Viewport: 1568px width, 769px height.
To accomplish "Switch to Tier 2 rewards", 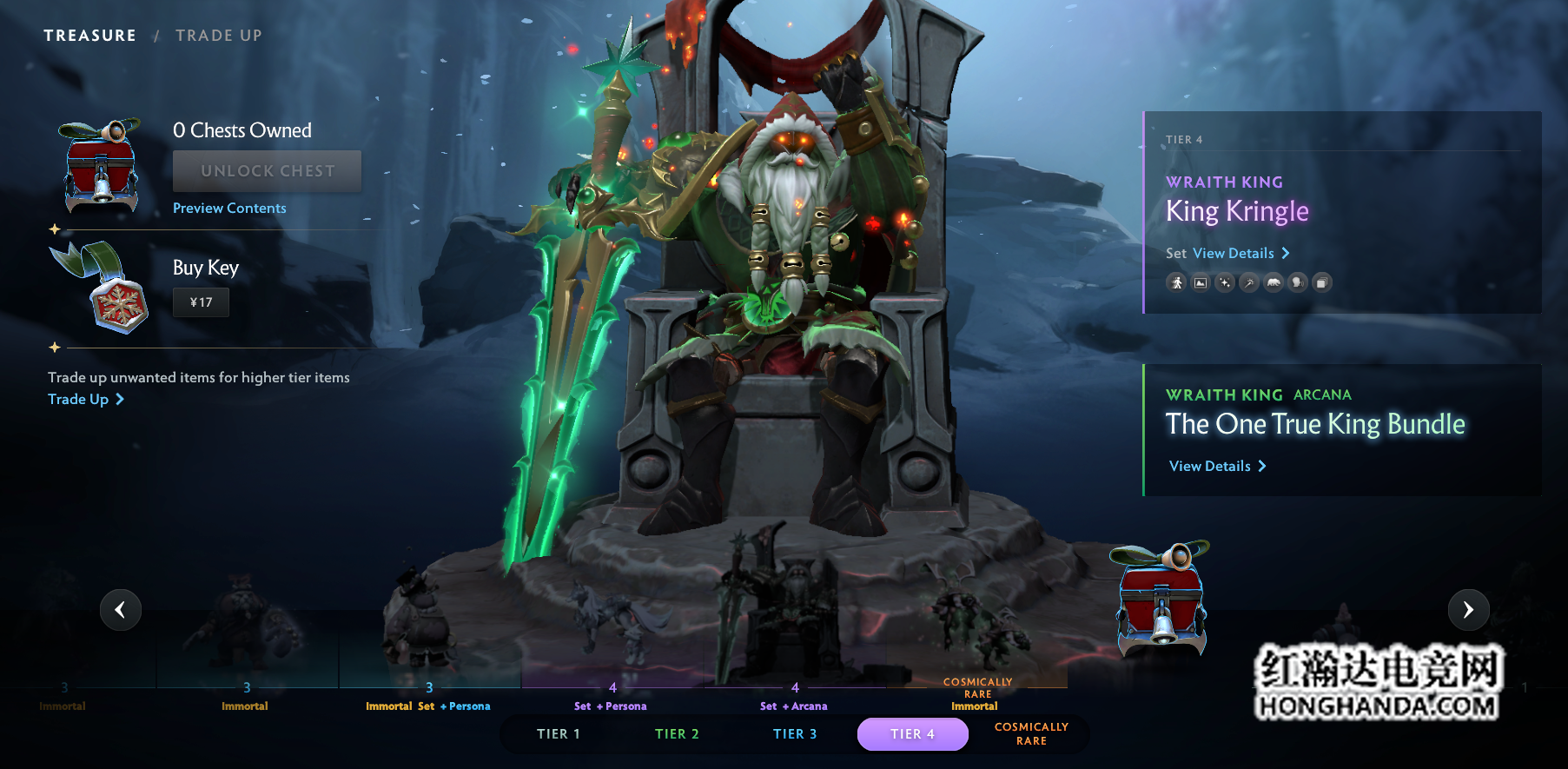I will (677, 734).
